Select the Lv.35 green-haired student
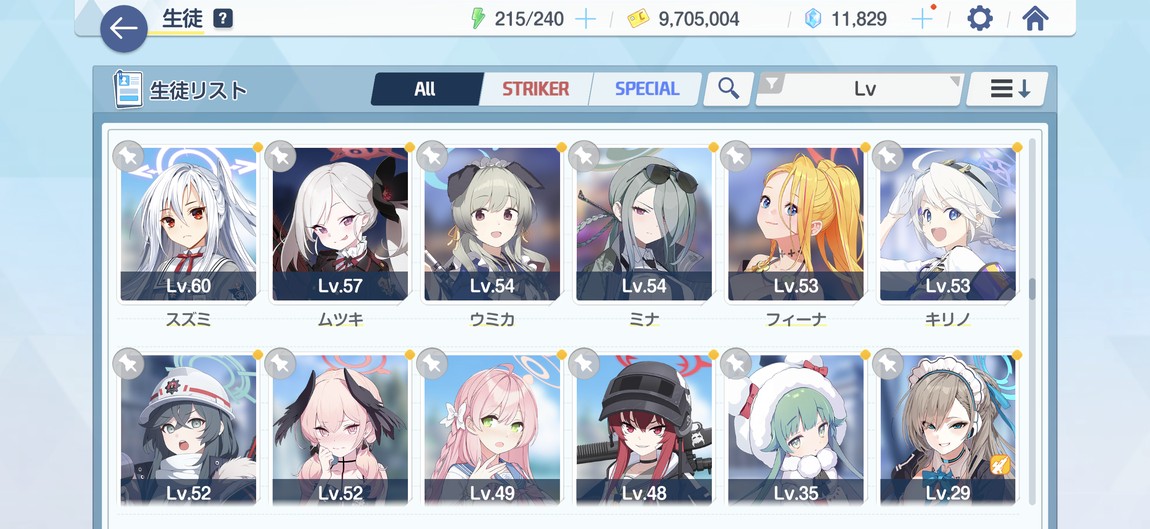This screenshot has height=529, width=1150. coord(796,432)
